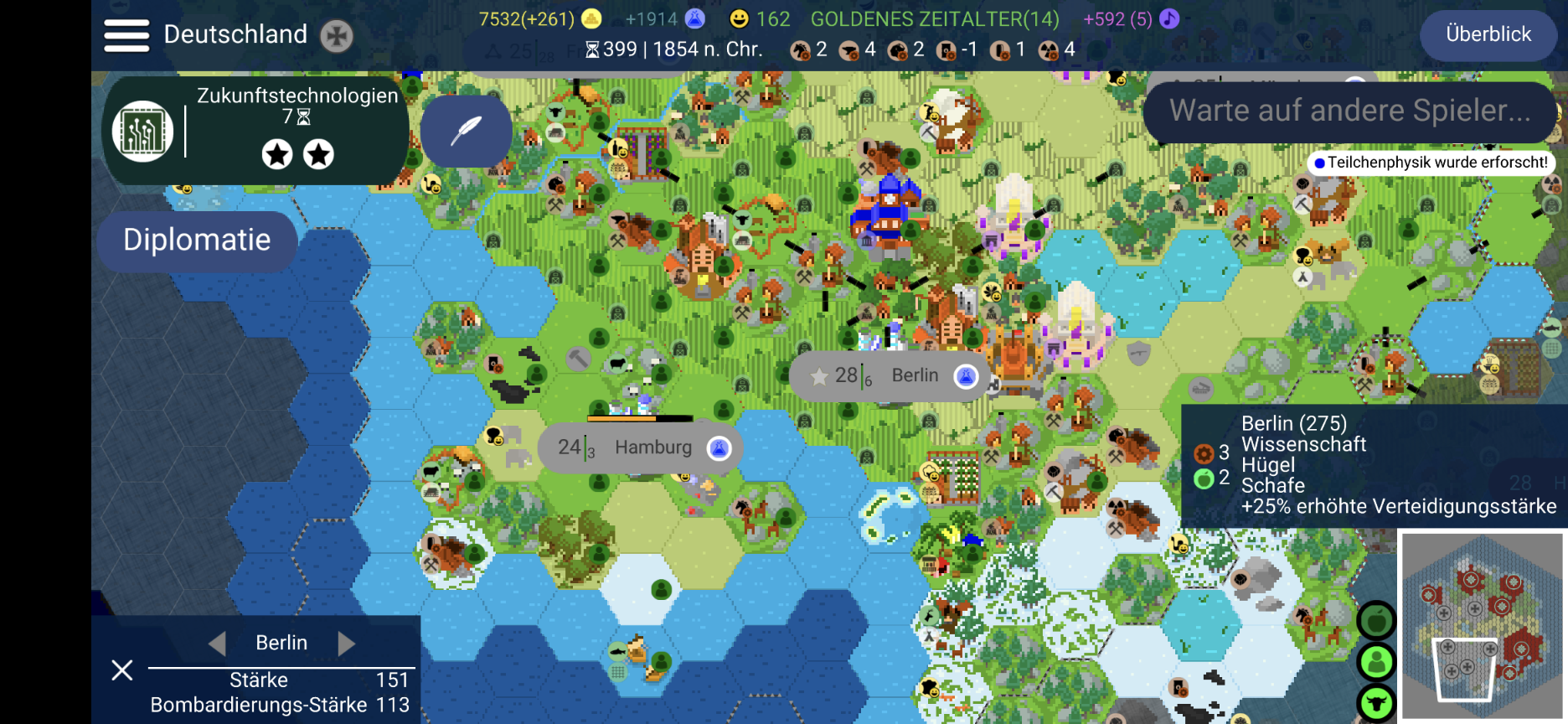This screenshot has width=1568, height=724.
Task: Select the horses resource icon
Action: click(x=800, y=50)
